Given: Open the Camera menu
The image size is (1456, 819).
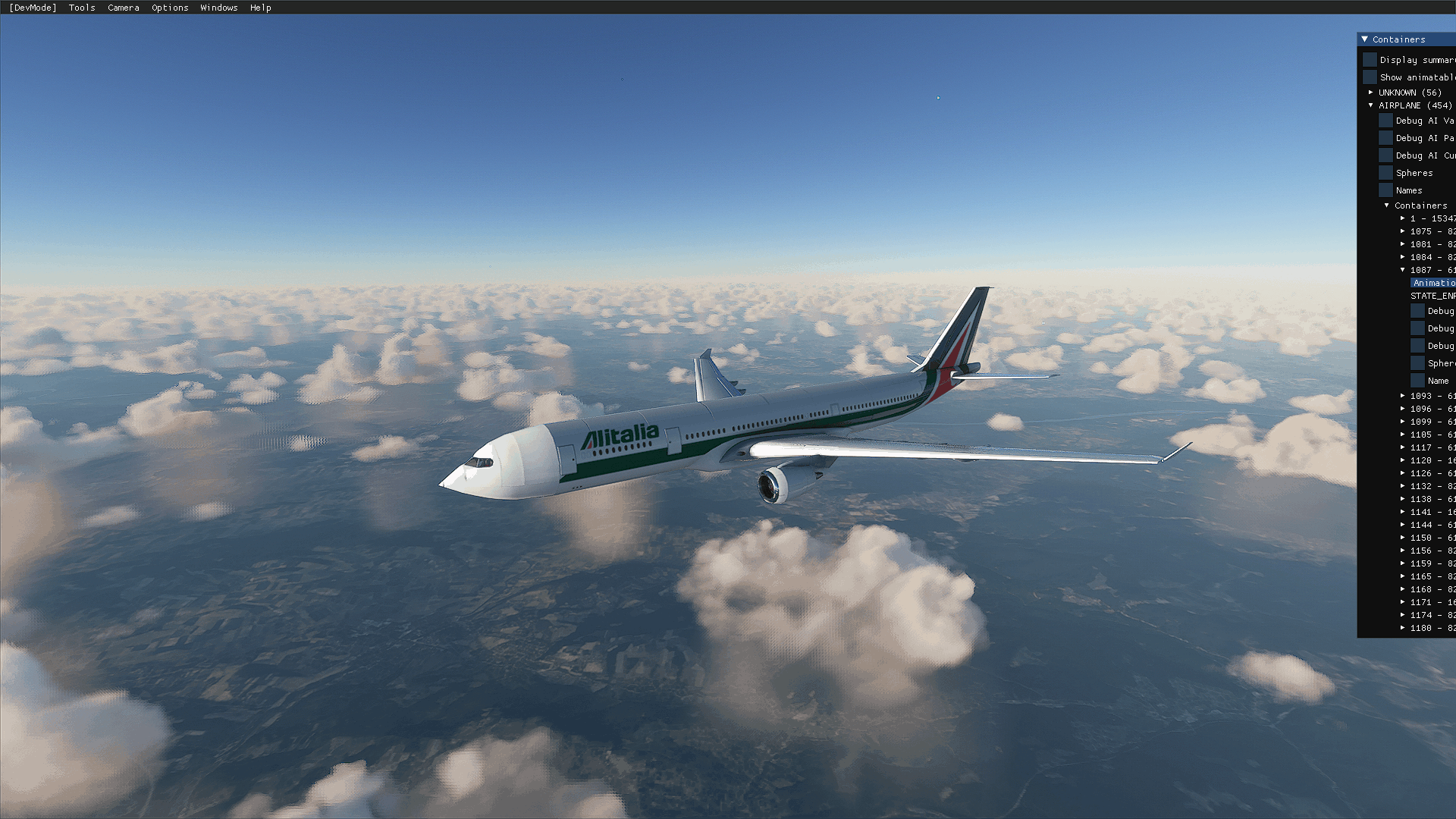Looking at the screenshot, I should click(x=124, y=8).
